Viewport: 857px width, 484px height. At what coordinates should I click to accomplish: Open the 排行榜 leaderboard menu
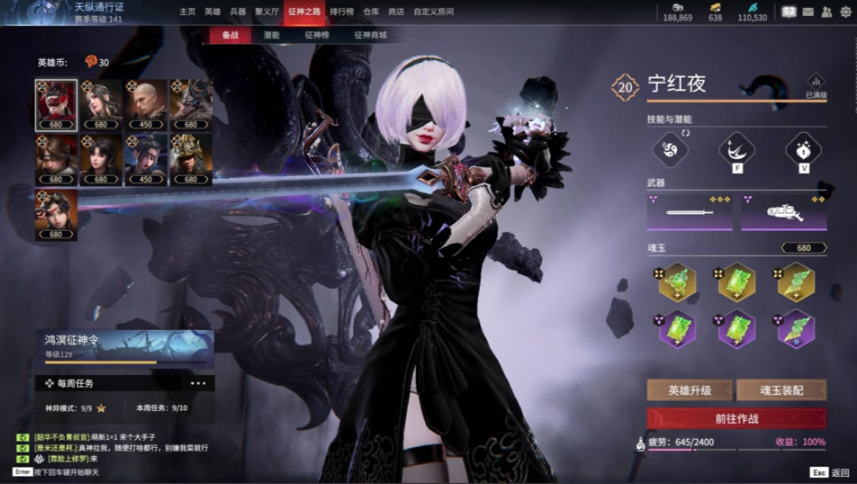click(x=341, y=12)
